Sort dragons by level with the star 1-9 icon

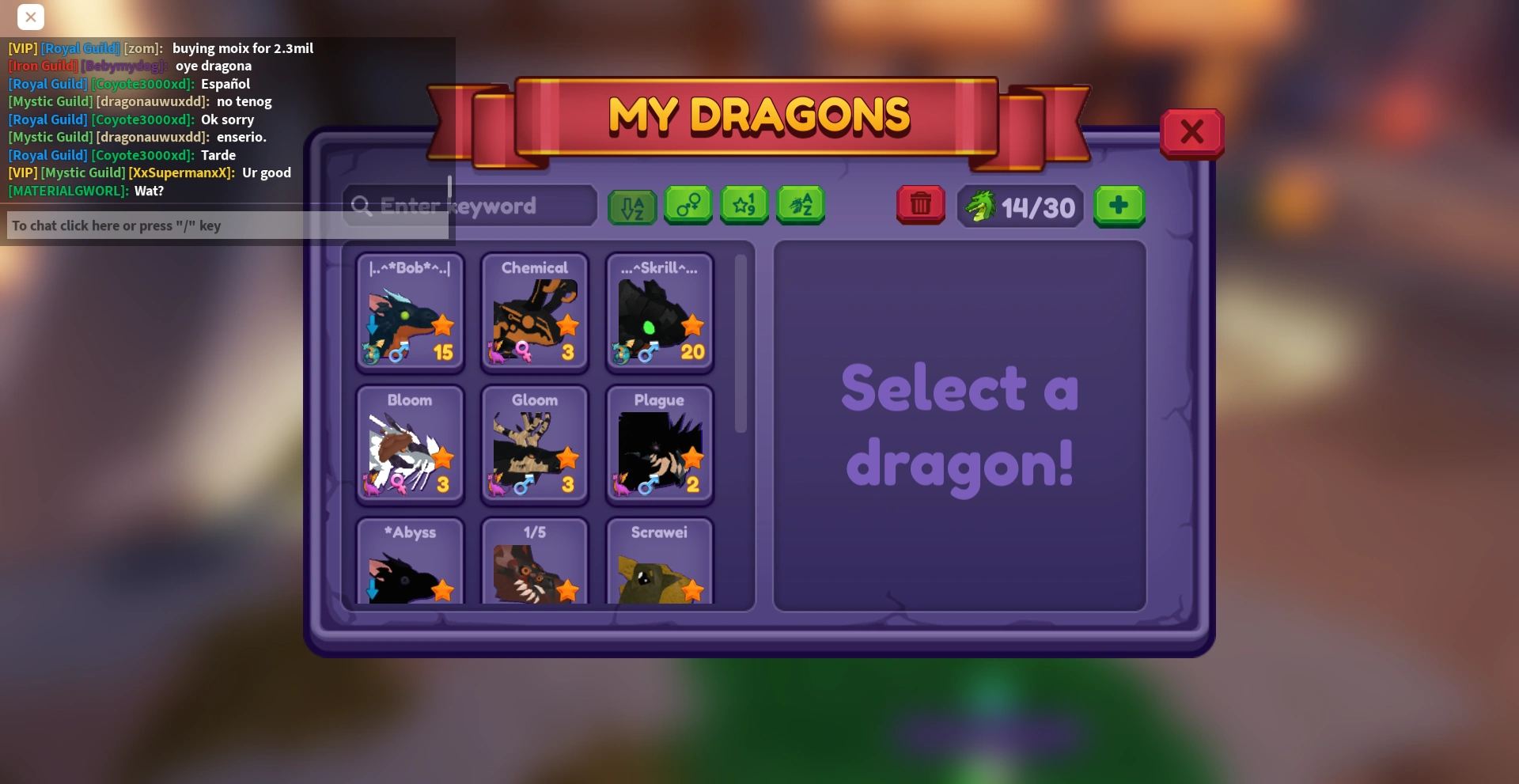[x=744, y=206]
